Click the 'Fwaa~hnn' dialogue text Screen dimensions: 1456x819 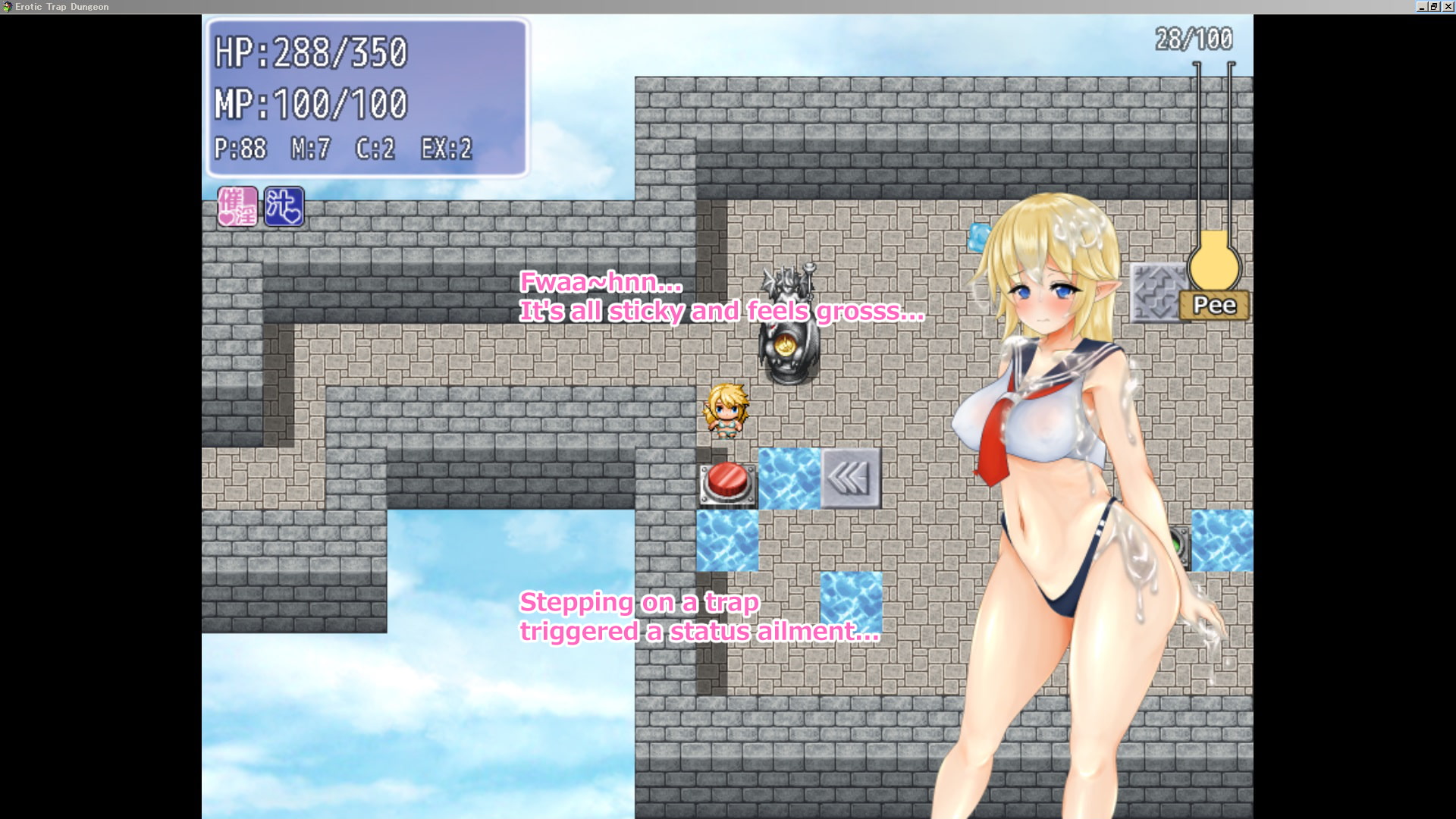point(720,300)
